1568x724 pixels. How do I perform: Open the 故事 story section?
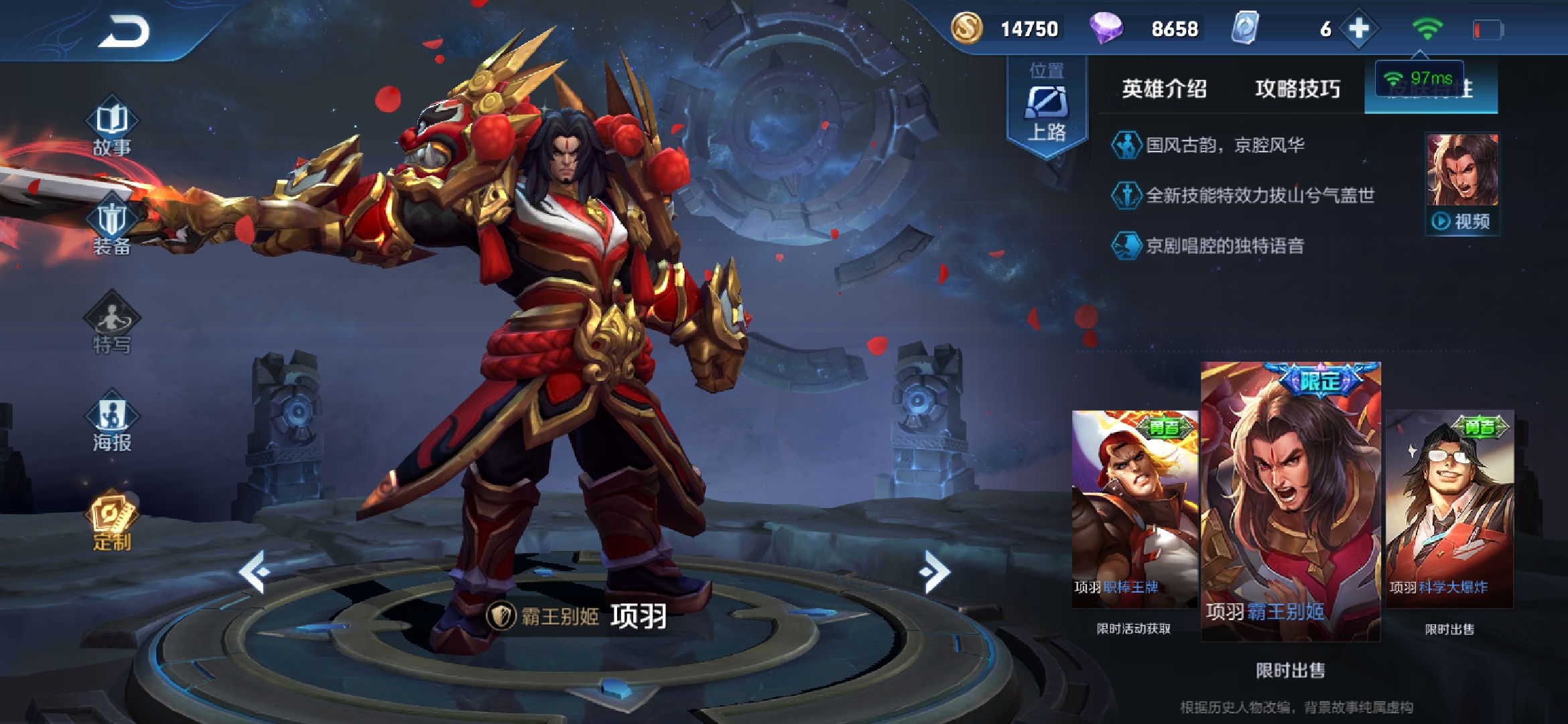(112, 129)
